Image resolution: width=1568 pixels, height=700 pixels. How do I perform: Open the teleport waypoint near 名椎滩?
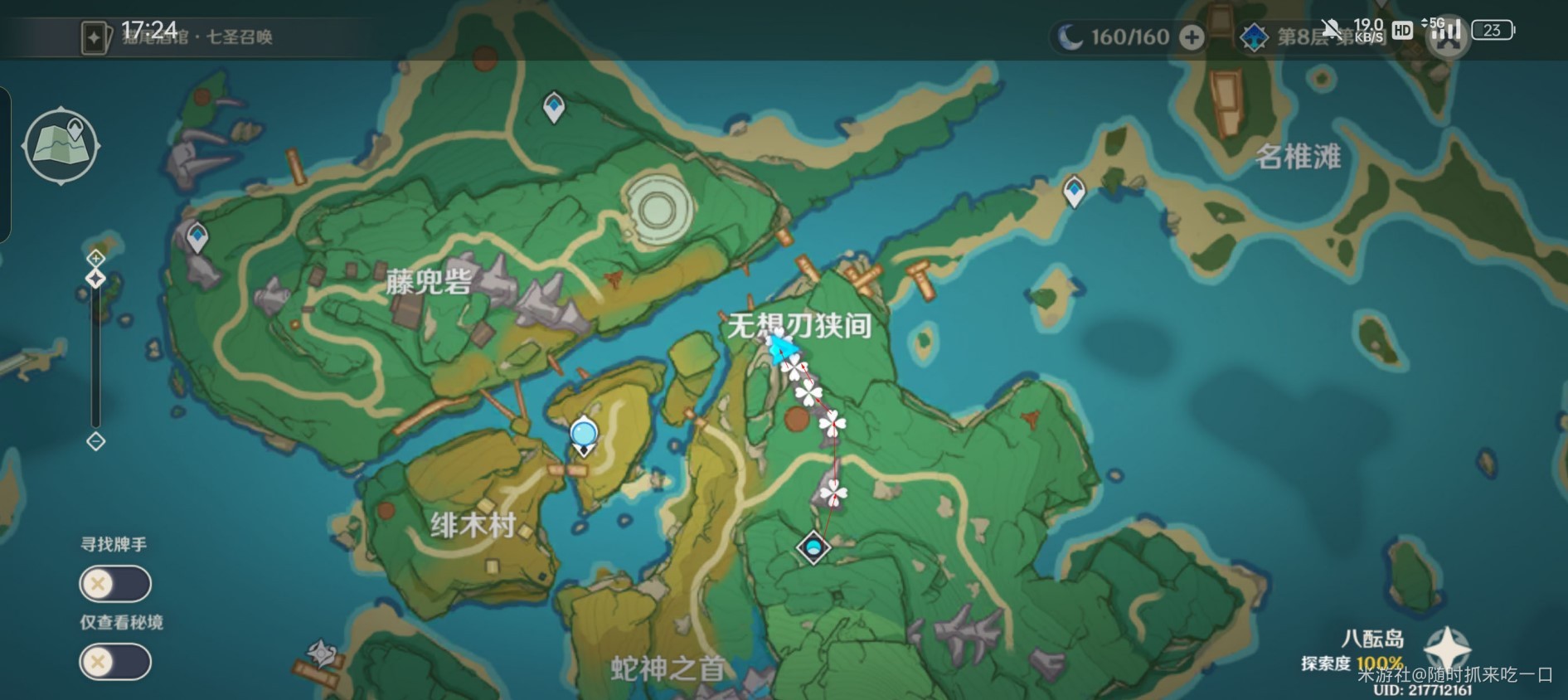point(1073,189)
